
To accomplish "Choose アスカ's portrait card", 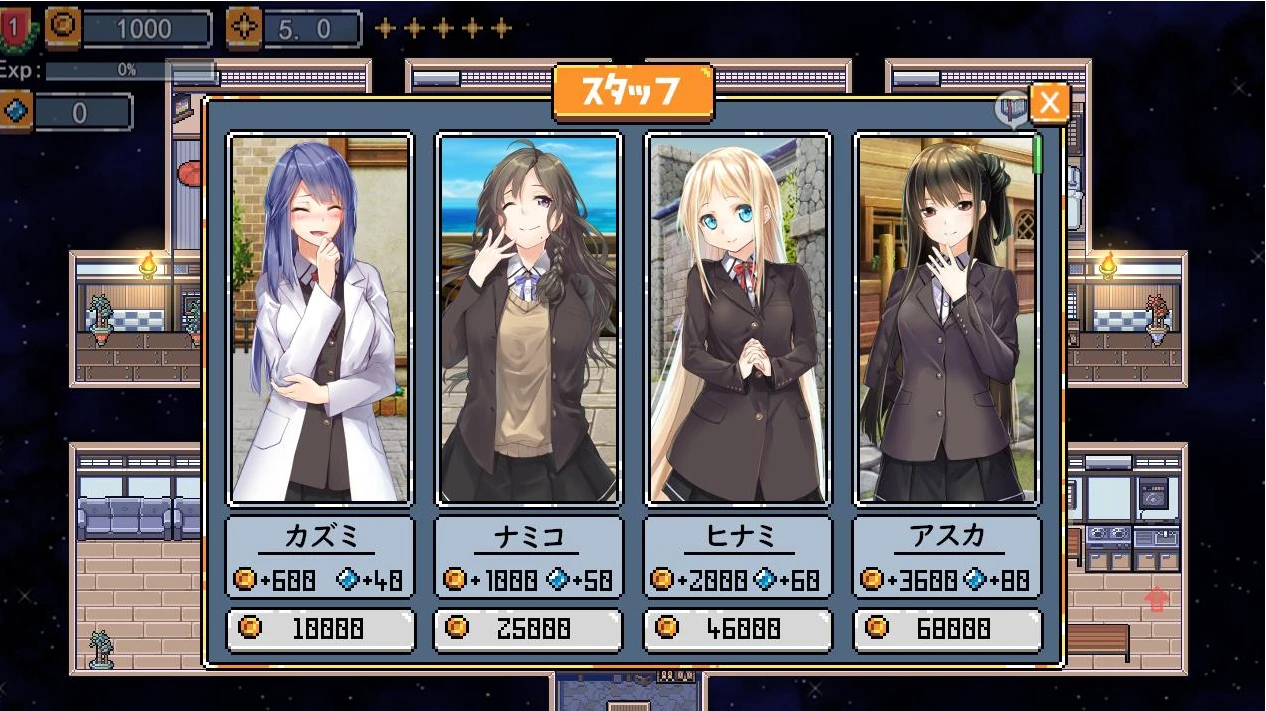I will click(x=946, y=319).
